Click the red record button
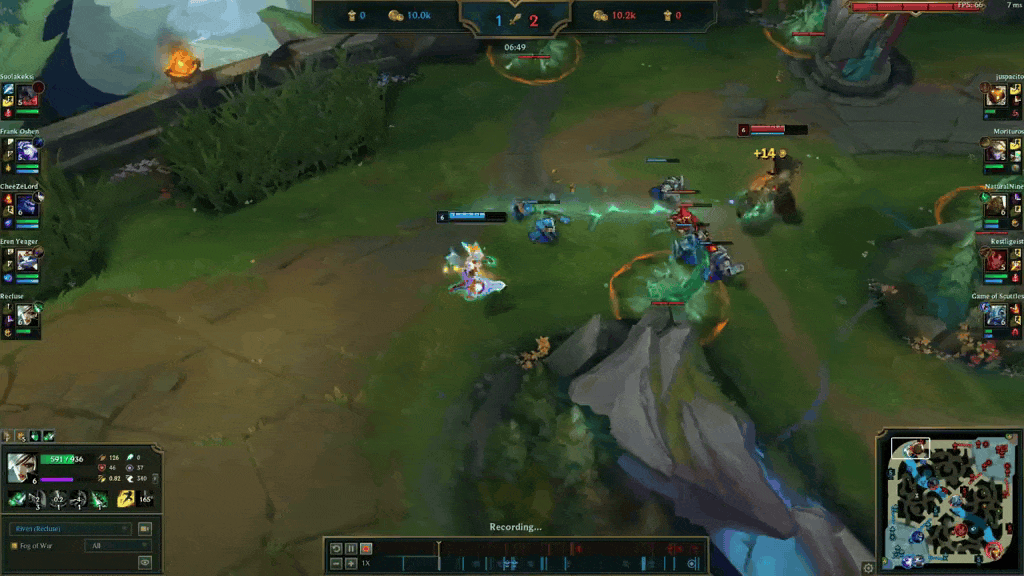Viewport: 1024px width, 576px height. click(366, 549)
